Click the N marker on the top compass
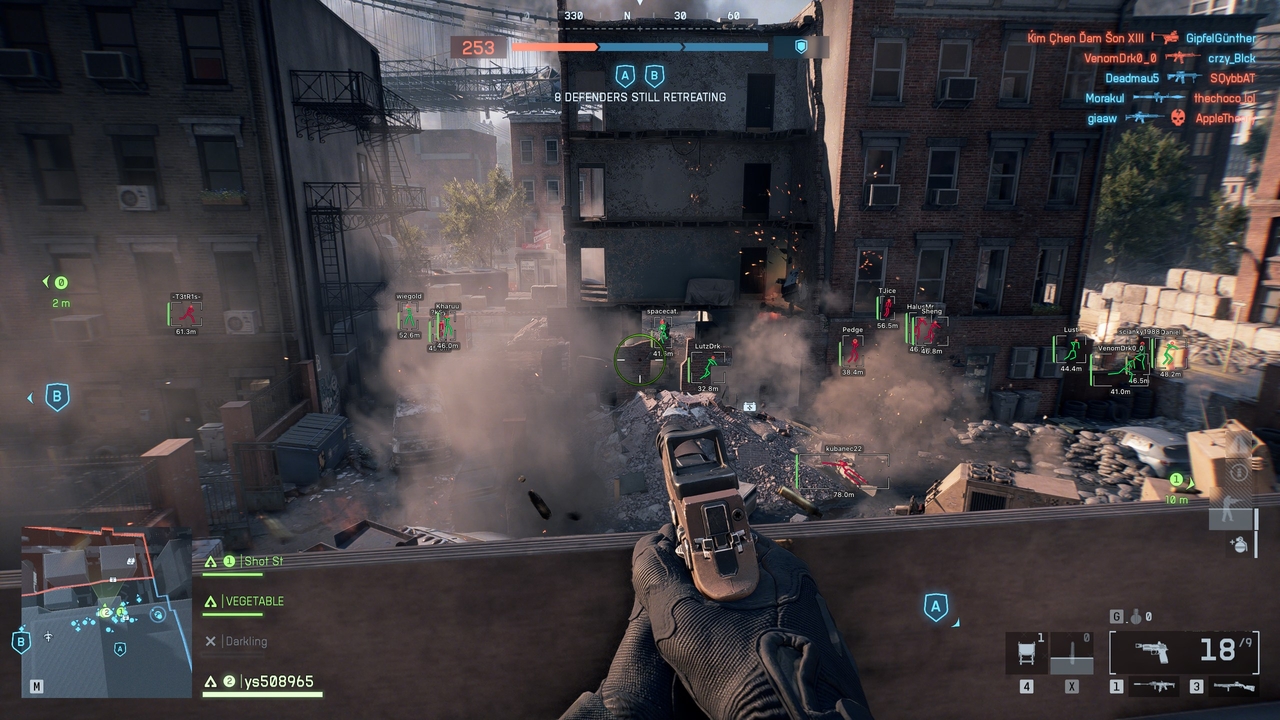Screen dimensions: 1280x720 click(x=628, y=16)
